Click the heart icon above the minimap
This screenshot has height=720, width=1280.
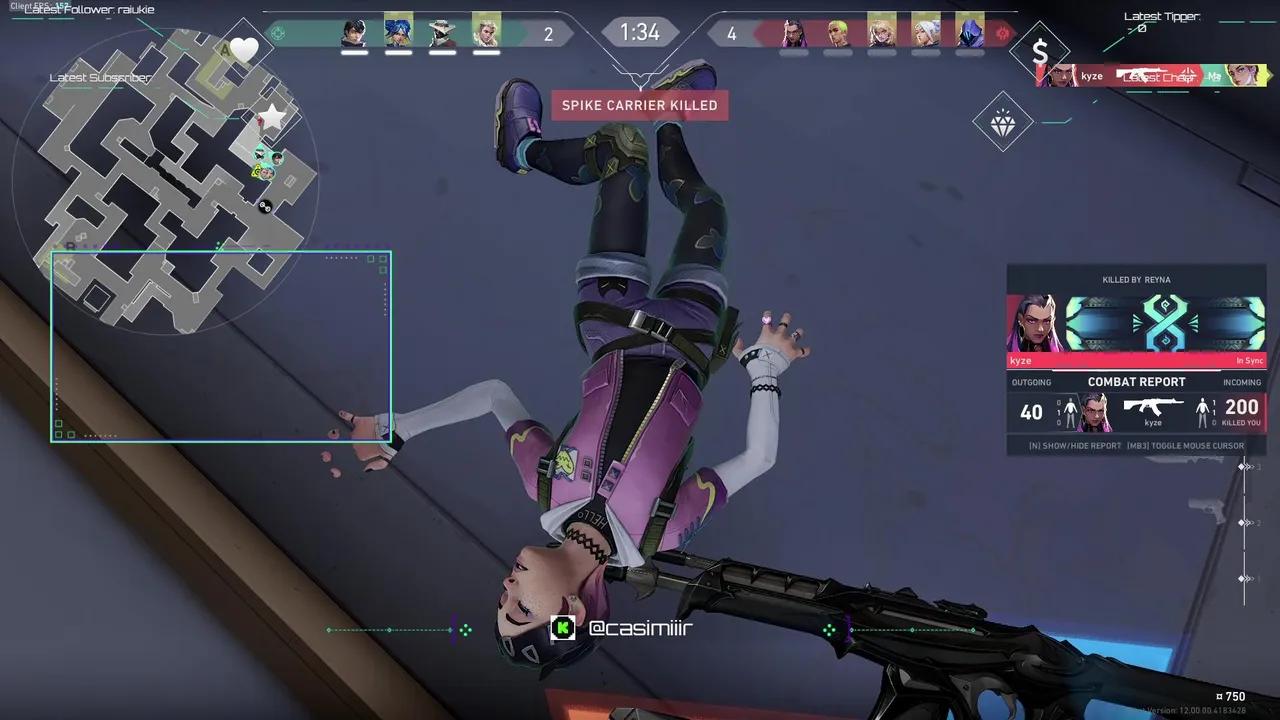[x=244, y=48]
